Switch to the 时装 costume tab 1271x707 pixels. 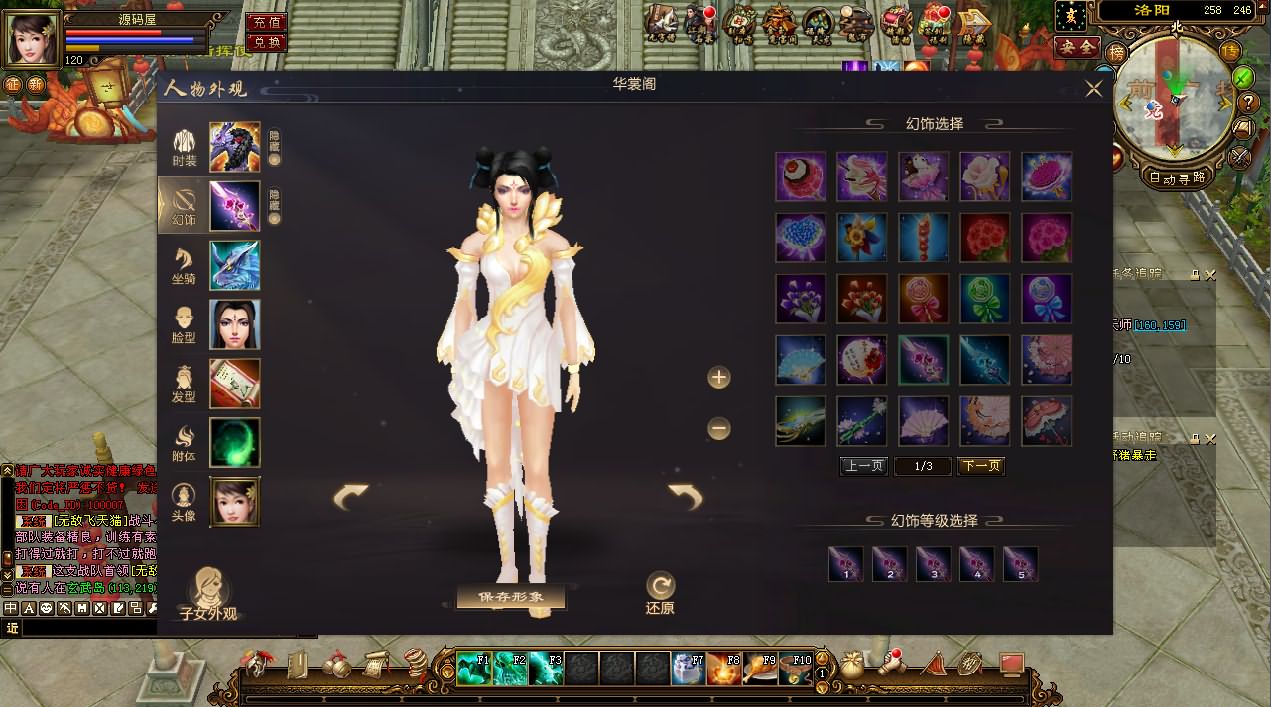[185, 147]
